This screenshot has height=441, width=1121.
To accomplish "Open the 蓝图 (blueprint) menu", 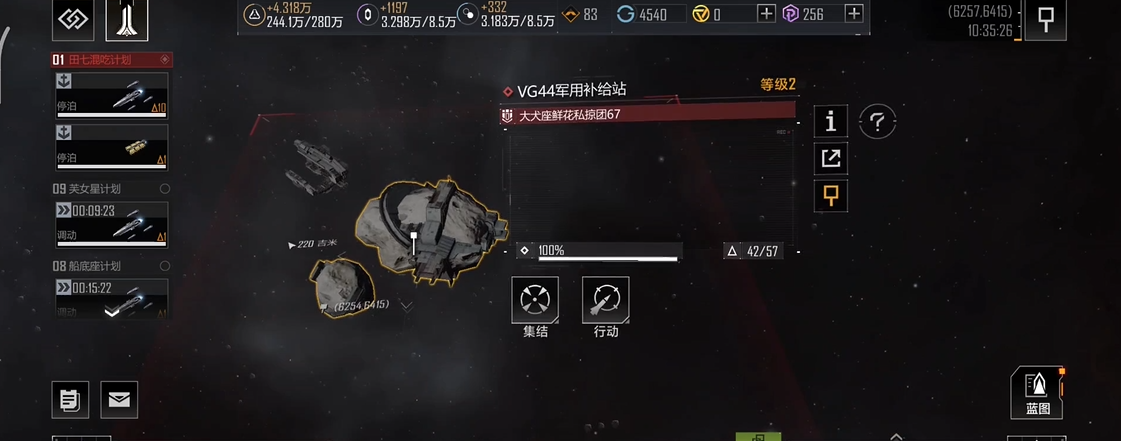I will click(1037, 391).
